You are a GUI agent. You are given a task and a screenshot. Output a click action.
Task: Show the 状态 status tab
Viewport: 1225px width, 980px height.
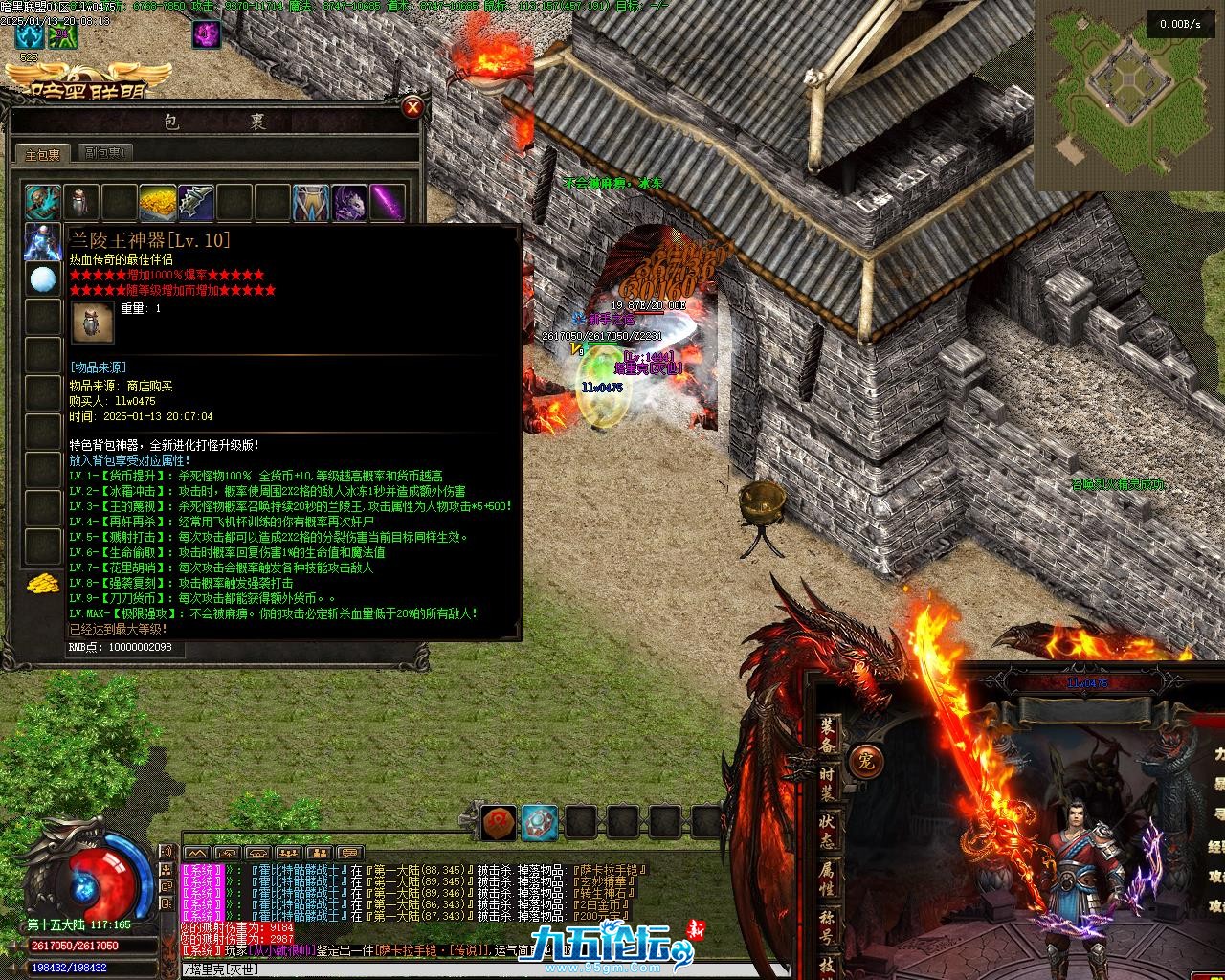point(828,829)
